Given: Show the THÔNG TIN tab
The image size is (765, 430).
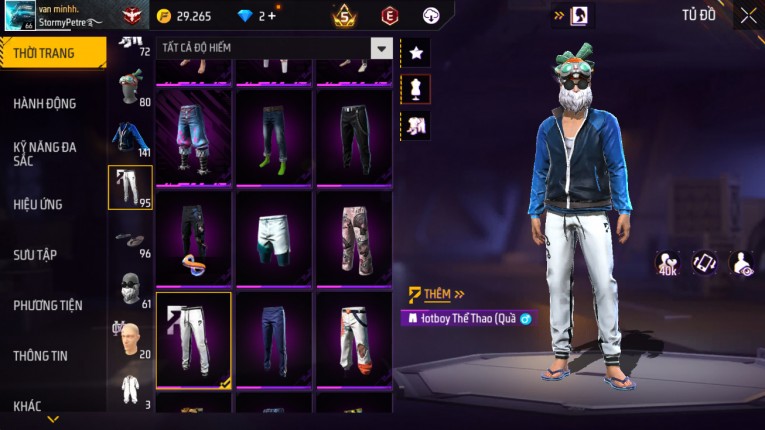Looking at the screenshot, I should pyautogui.click(x=41, y=355).
